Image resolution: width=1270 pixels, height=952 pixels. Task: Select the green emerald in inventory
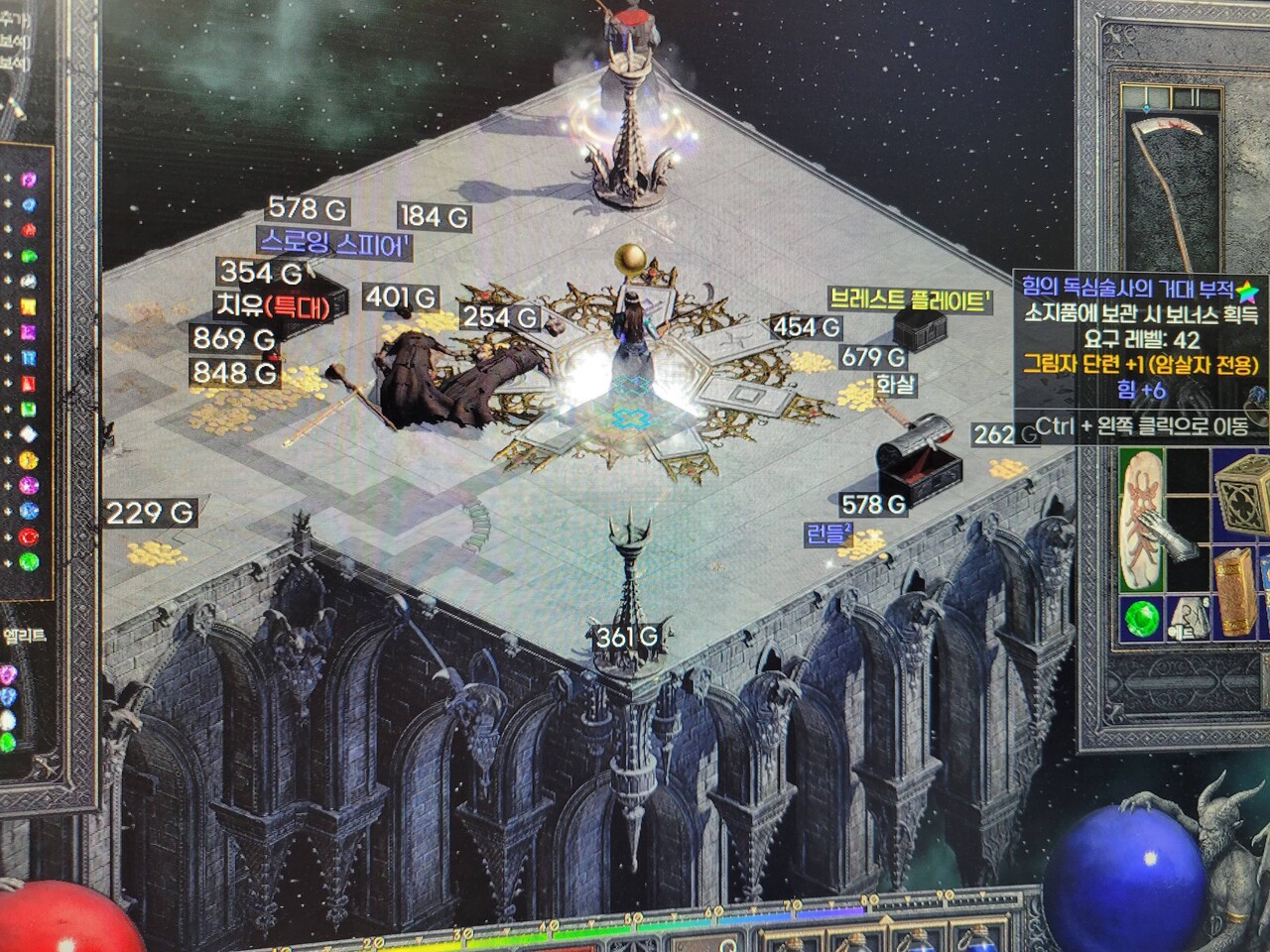click(x=1142, y=620)
